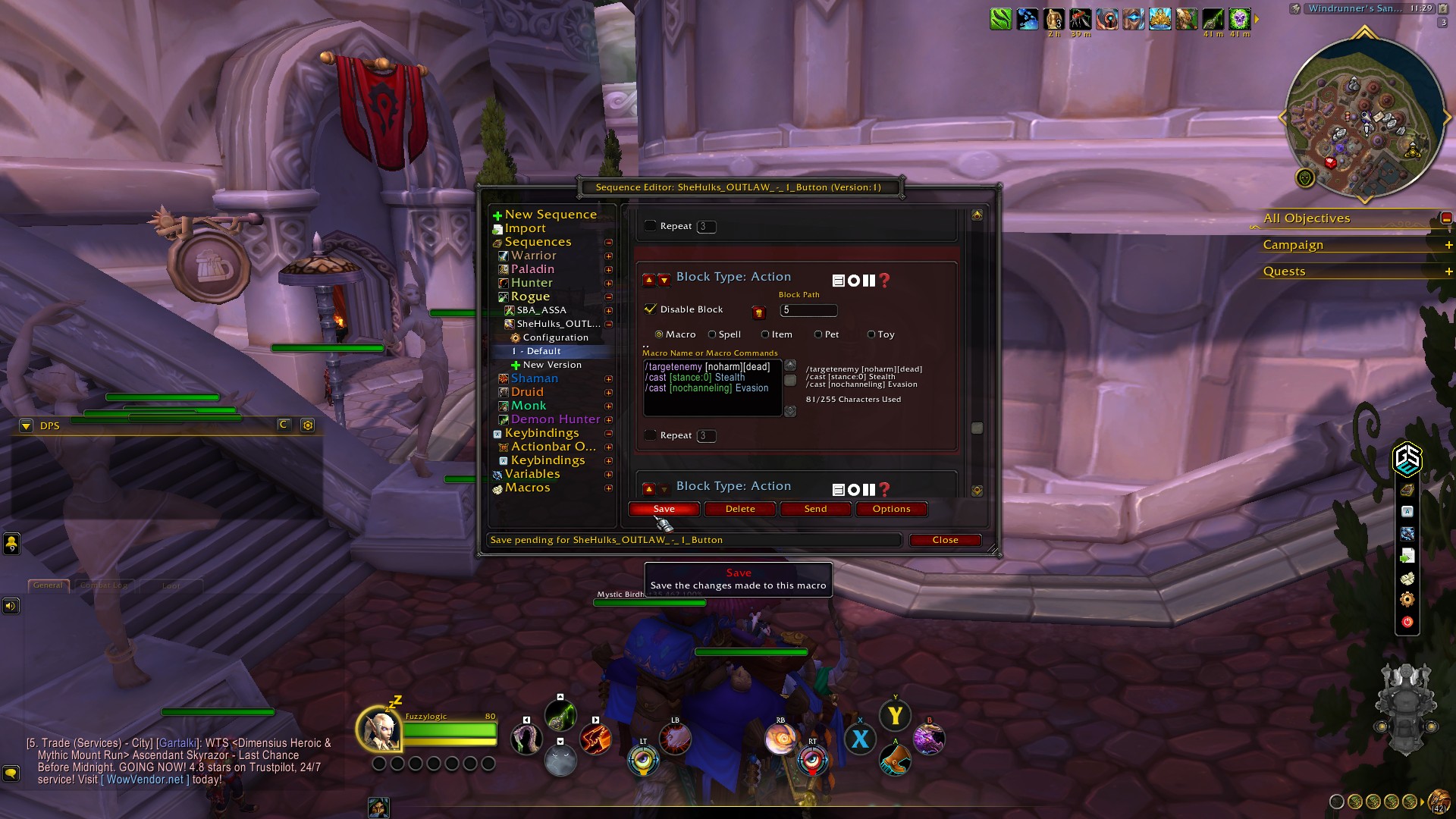Viewport: 1456px width, 819px height.
Task: Expand the Demon Hunter sequences
Action: pyautogui.click(x=608, y=420)
